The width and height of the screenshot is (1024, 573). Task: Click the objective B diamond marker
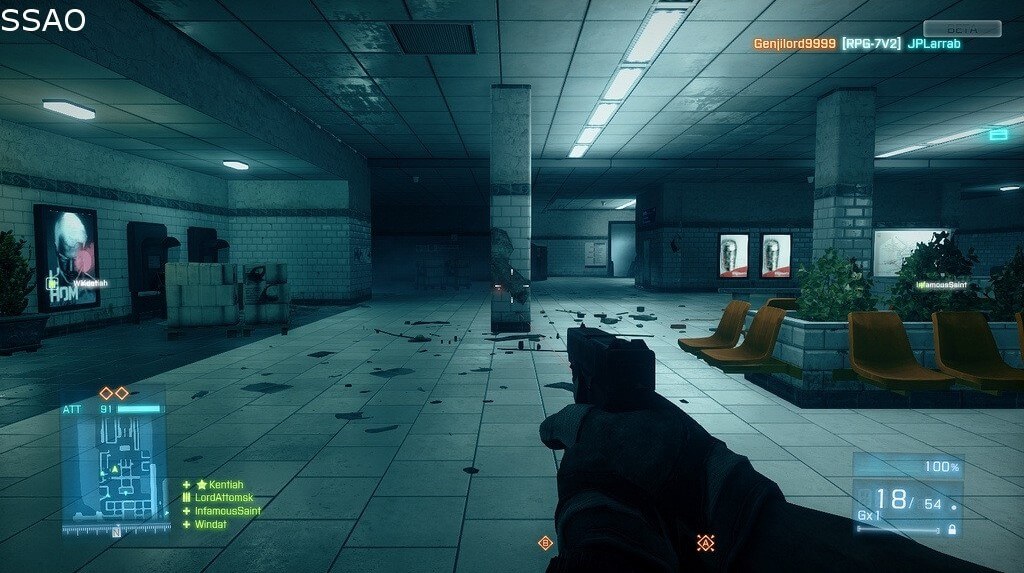pos(545,543)
